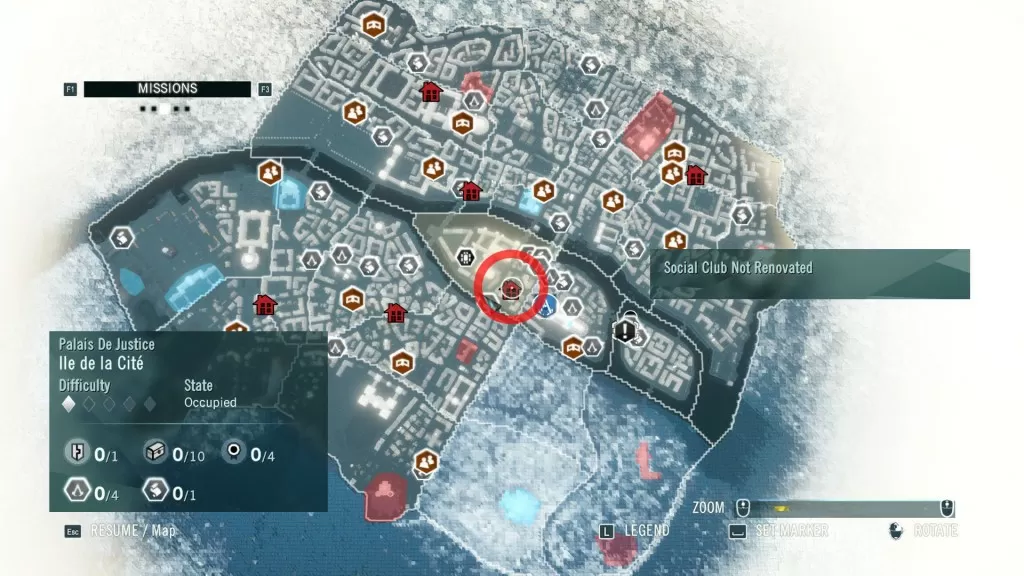The height and width of the screenshot is (576, 1024).
Task: Select the Missions map filter tab
Action: 167,89
